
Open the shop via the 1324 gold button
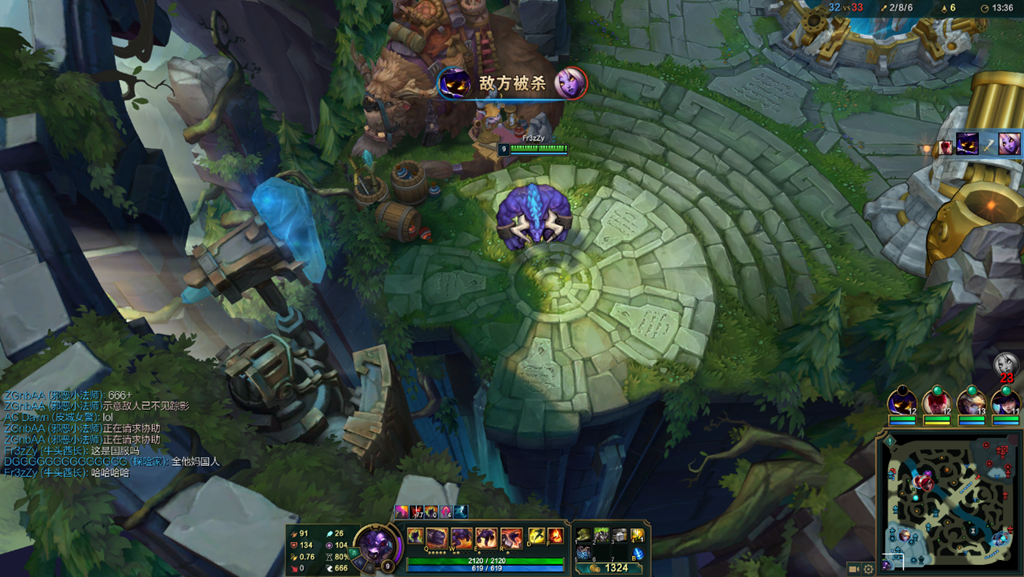pos(610,567)
